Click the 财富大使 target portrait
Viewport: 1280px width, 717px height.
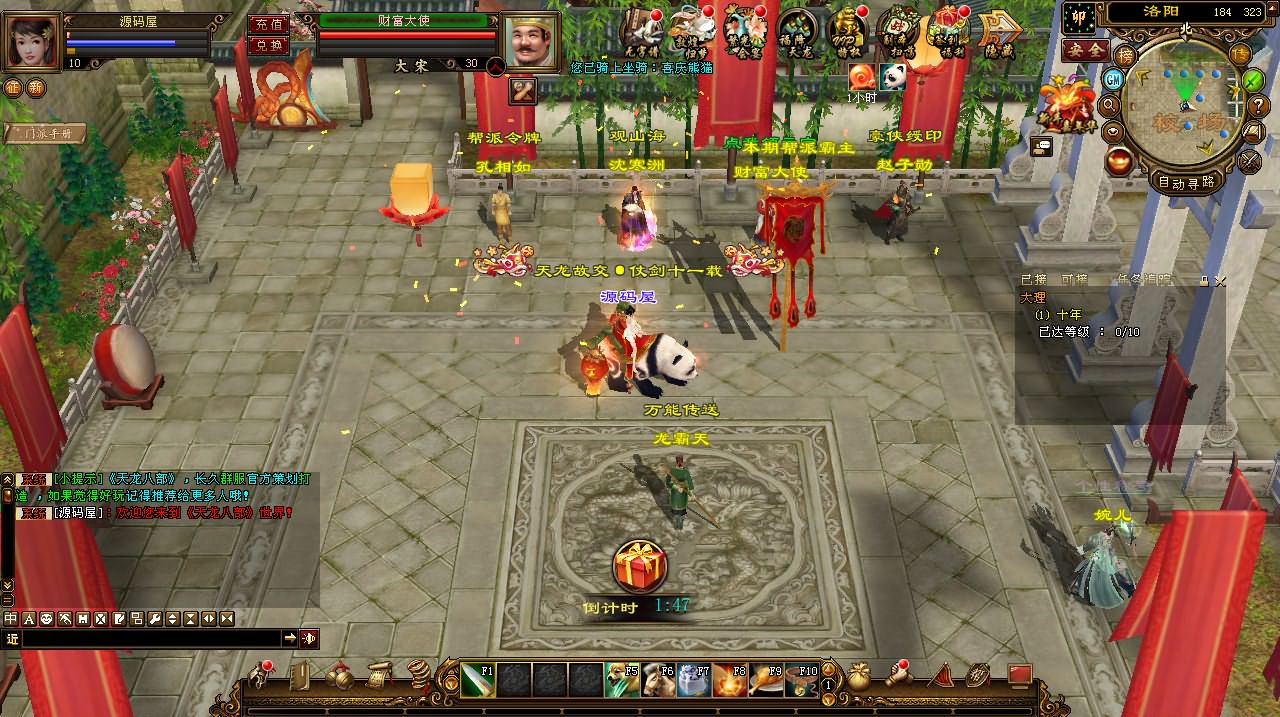(x=531, y=42)
